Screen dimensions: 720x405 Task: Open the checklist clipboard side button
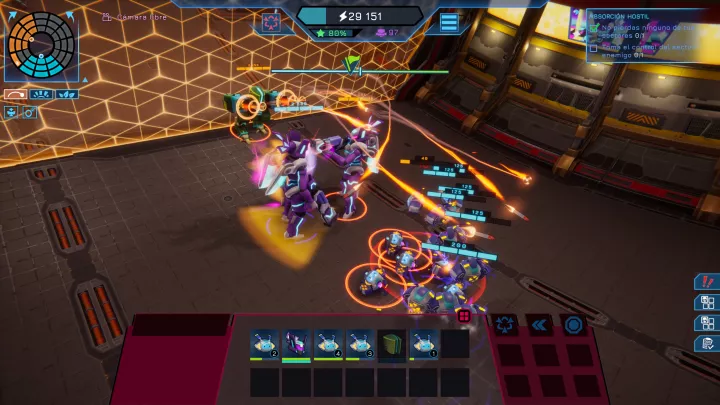pyautogui.click(x=706, y=343)
